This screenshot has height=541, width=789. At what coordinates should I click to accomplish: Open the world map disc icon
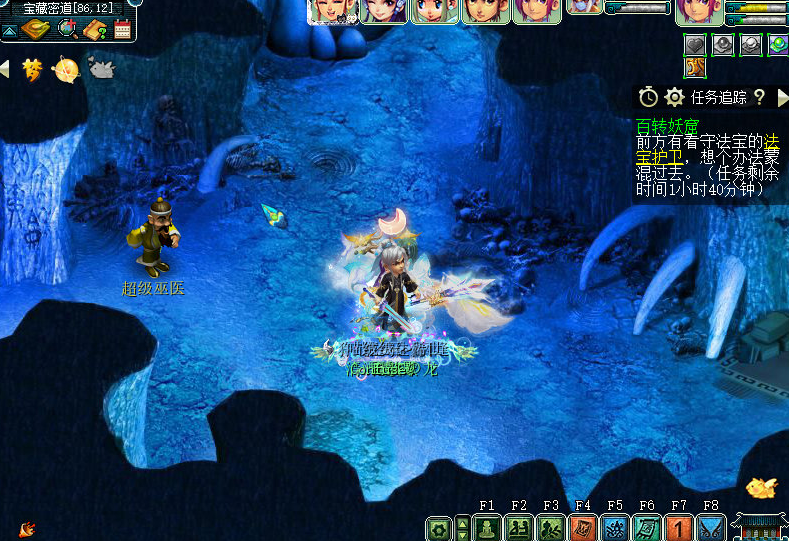click(34, 30)
